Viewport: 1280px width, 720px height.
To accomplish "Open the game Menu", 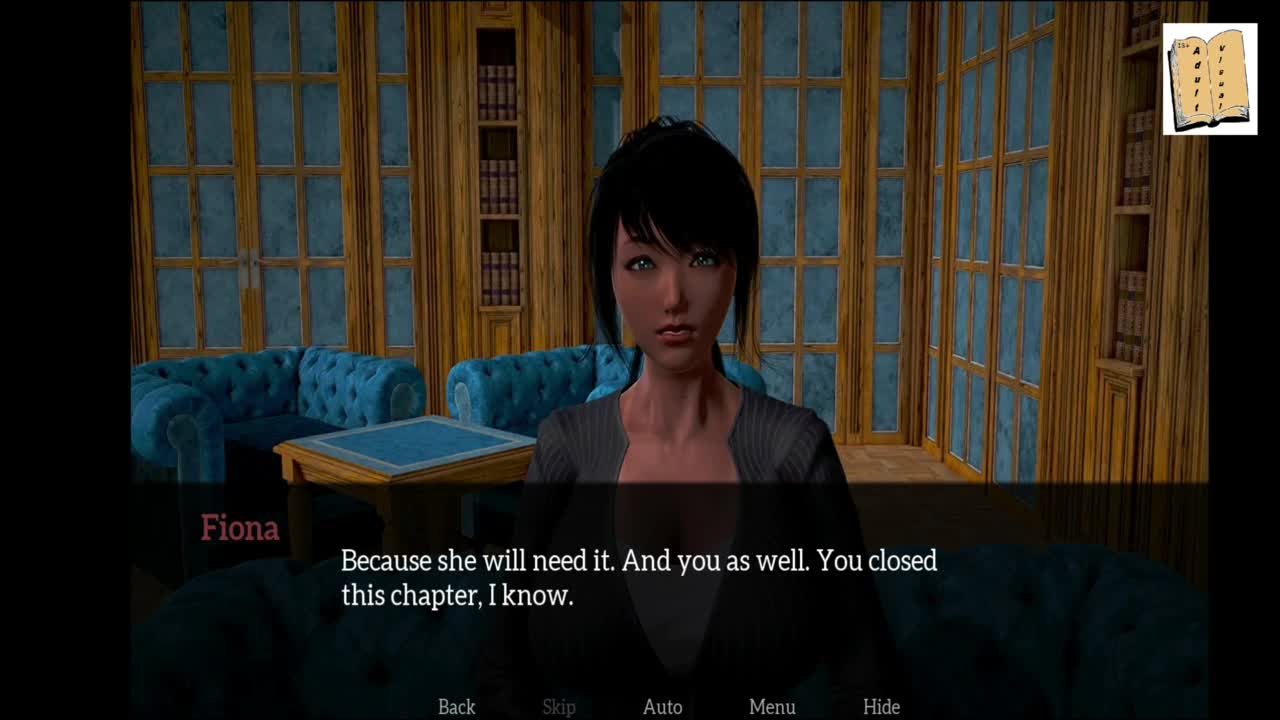I will pyautogui.click(x=772, y=707).
